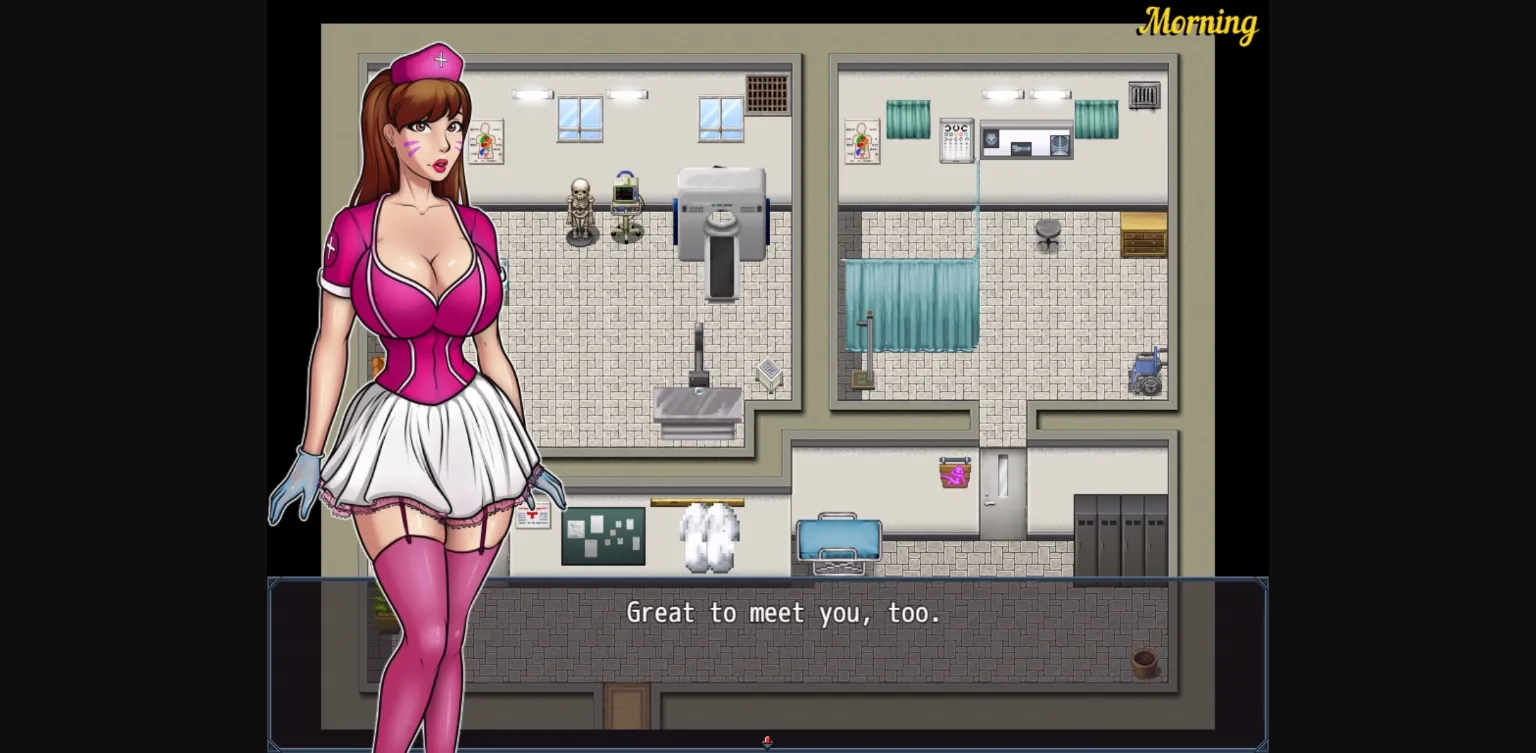
Task: Click the red indicator below the dialogue box
Action: (767, 740)
